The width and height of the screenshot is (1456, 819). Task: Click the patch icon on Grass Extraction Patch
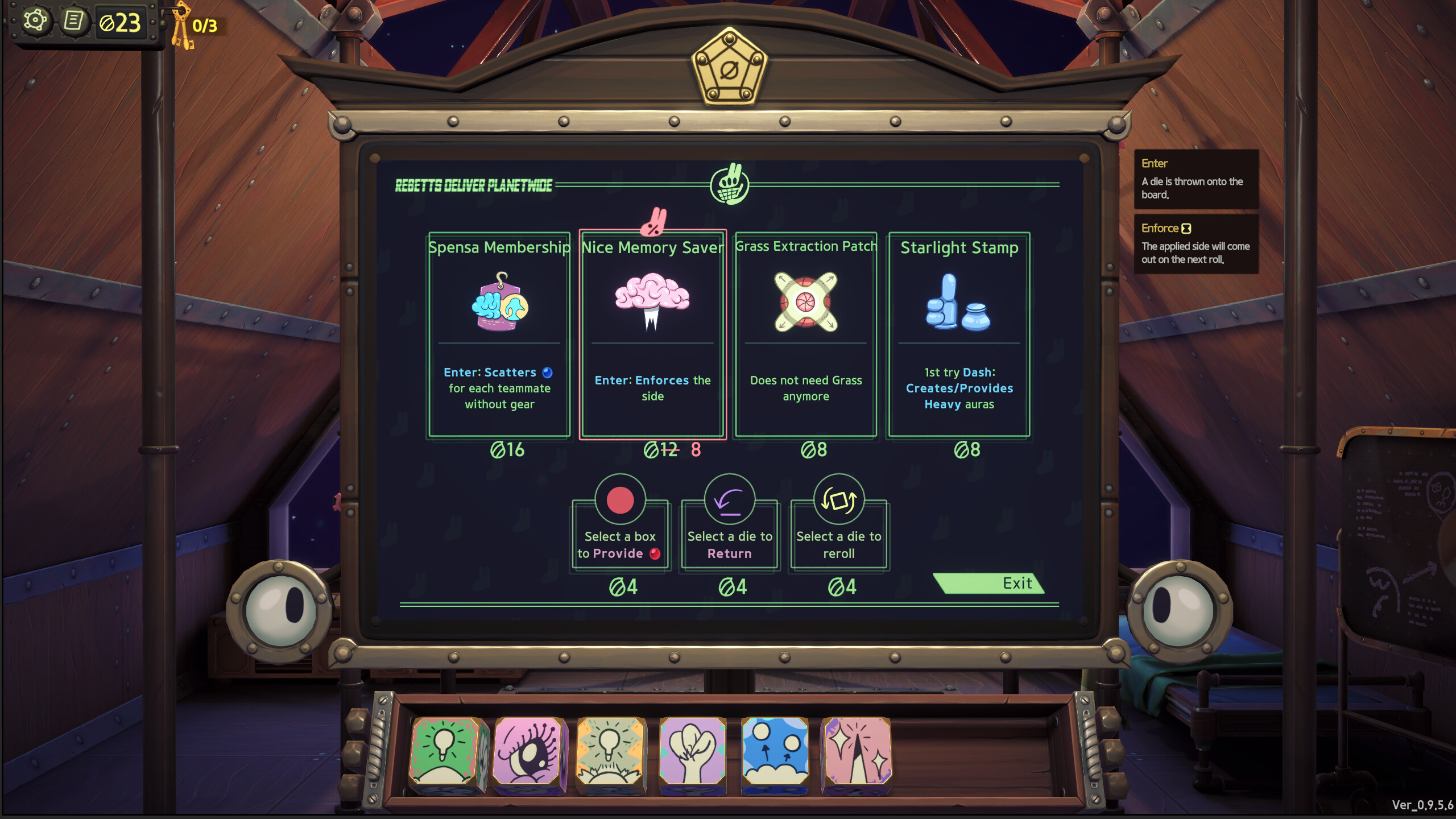(x=805, y=303)
